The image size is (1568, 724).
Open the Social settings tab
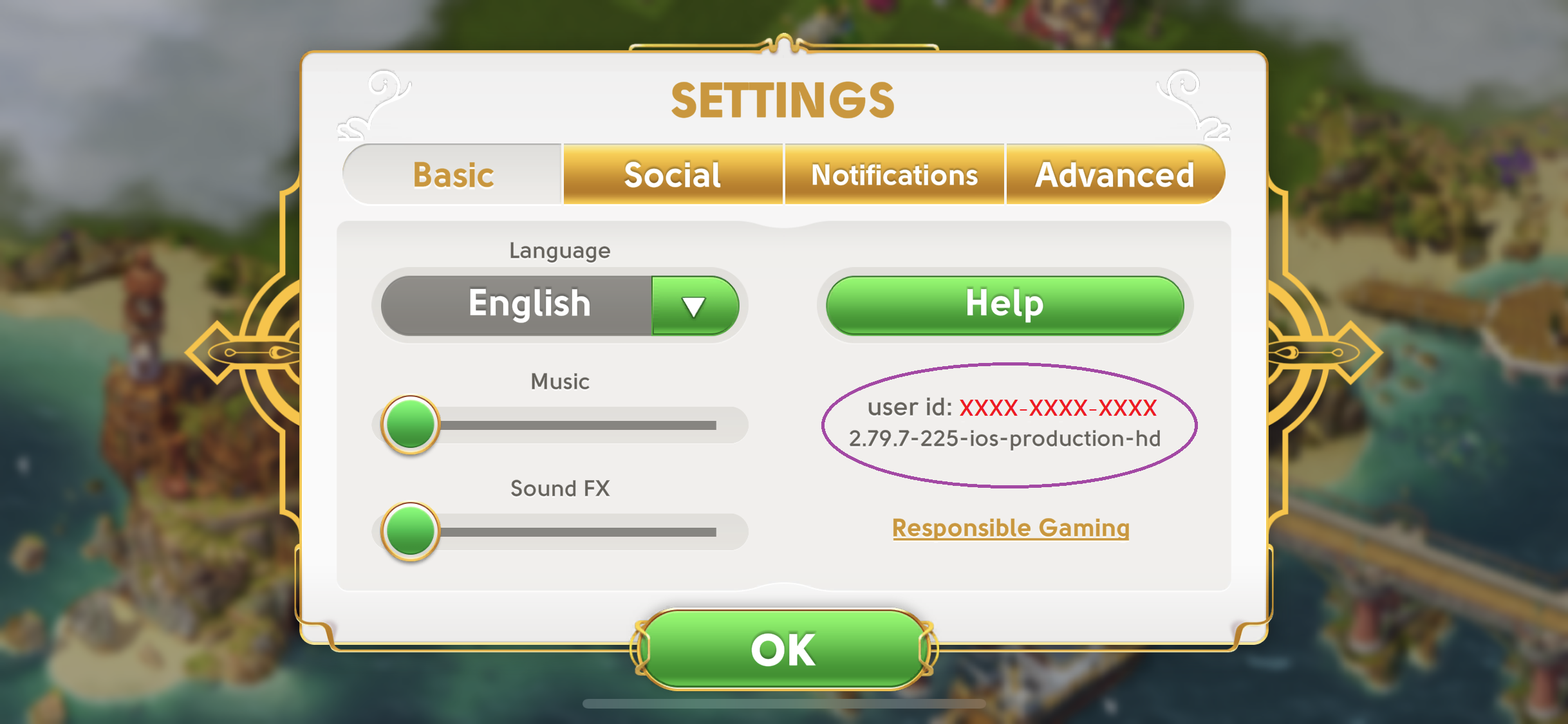pyautogui.click(x=673, y=175)
